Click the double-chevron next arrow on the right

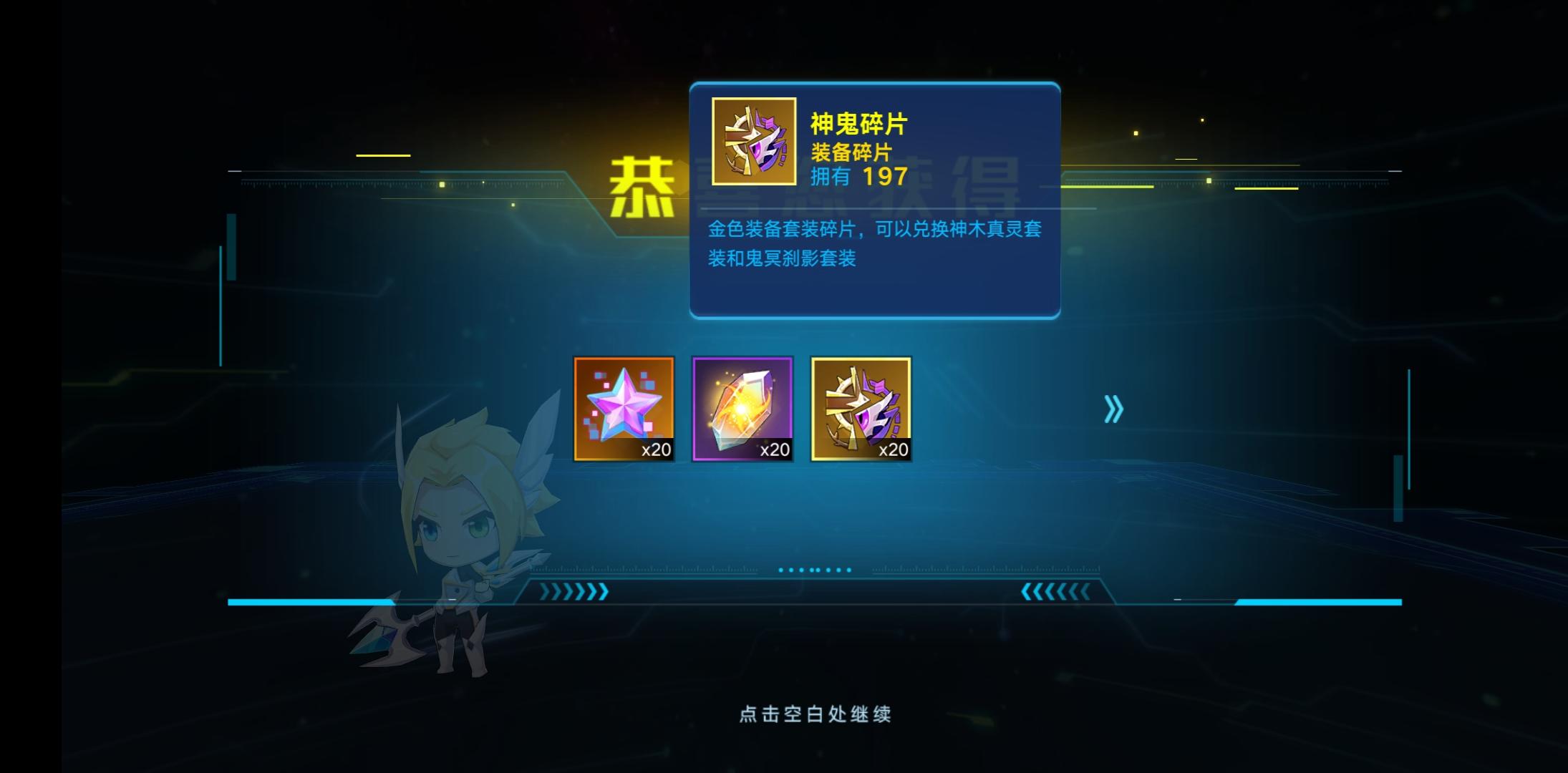point(1112,409)
